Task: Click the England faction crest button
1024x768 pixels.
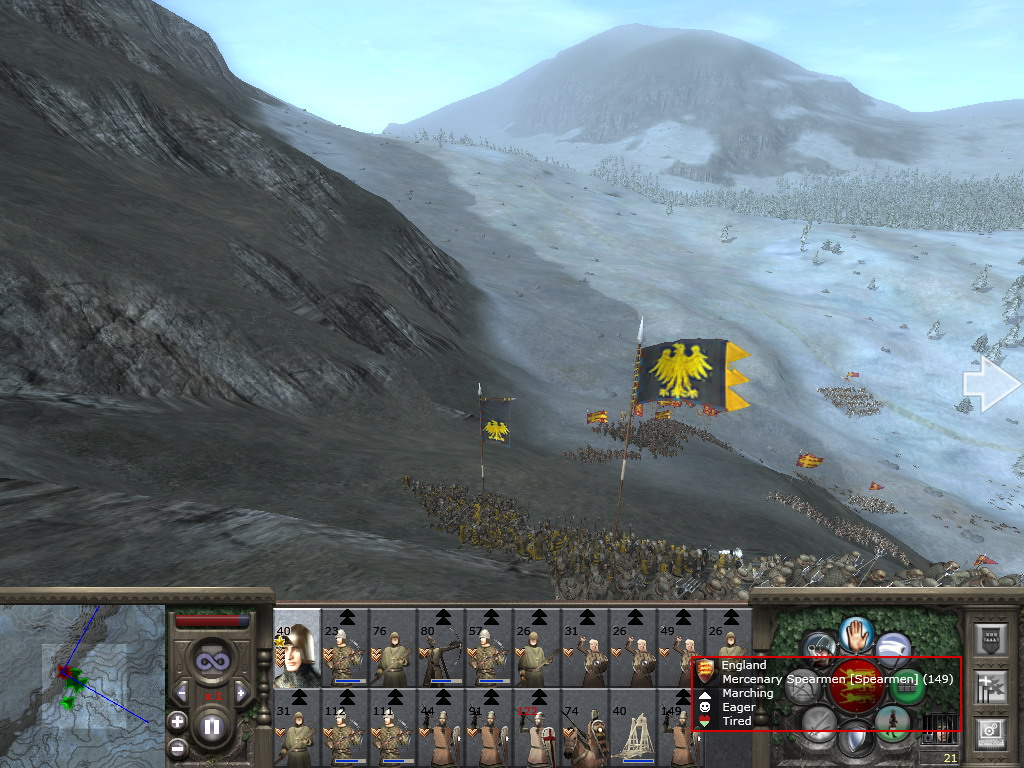Action: point(855,684)
